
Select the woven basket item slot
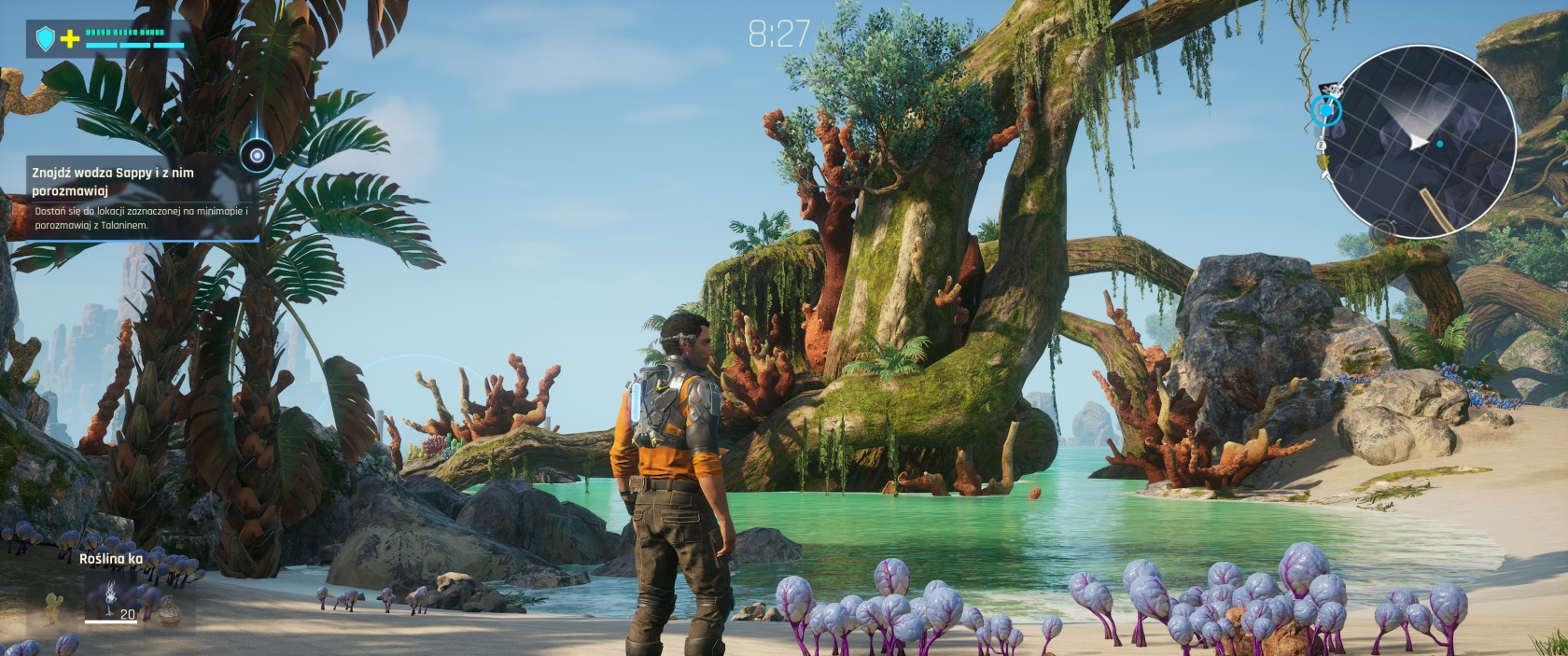click(x=169, y=611)
